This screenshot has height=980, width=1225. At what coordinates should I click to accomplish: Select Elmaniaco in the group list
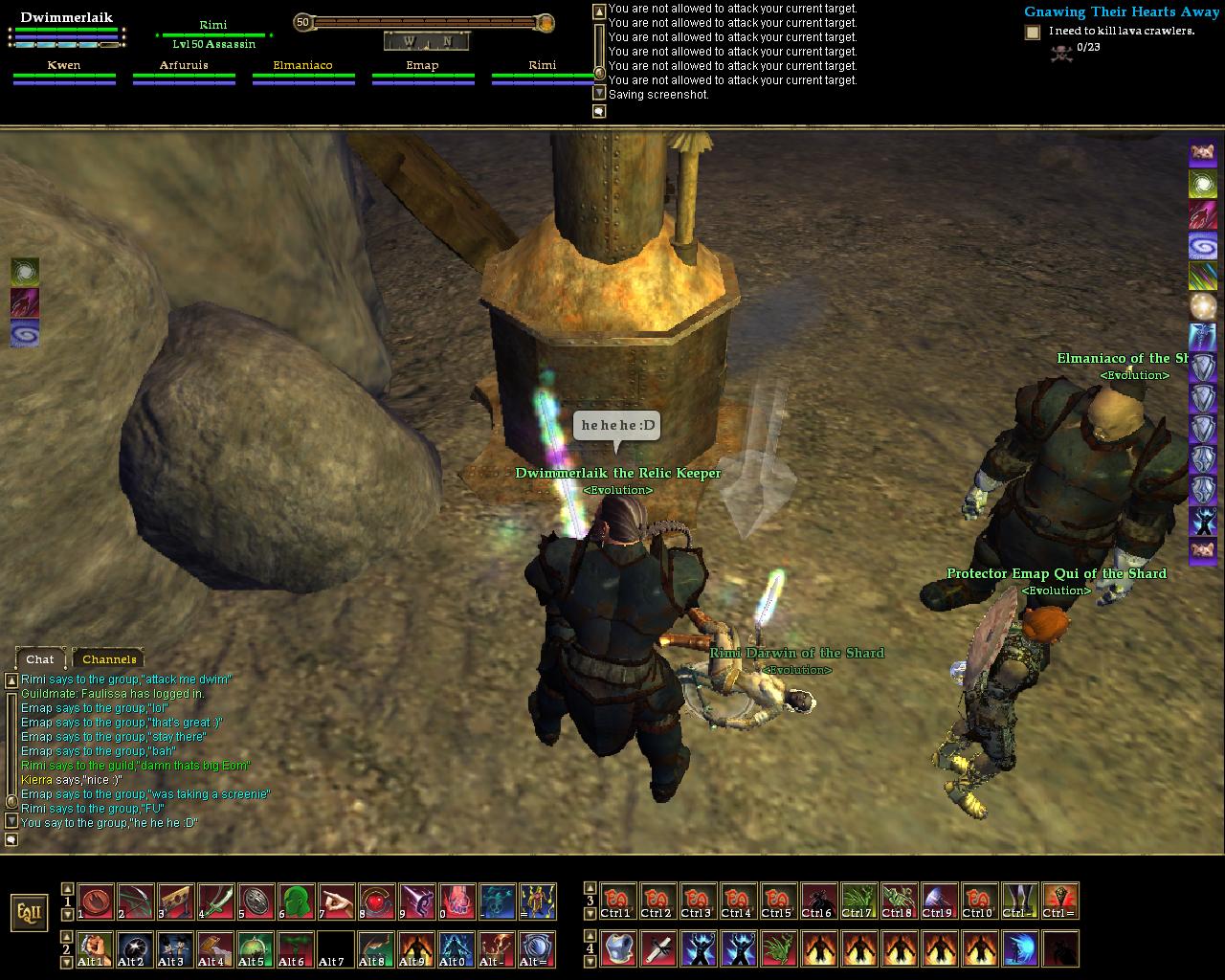302,66
